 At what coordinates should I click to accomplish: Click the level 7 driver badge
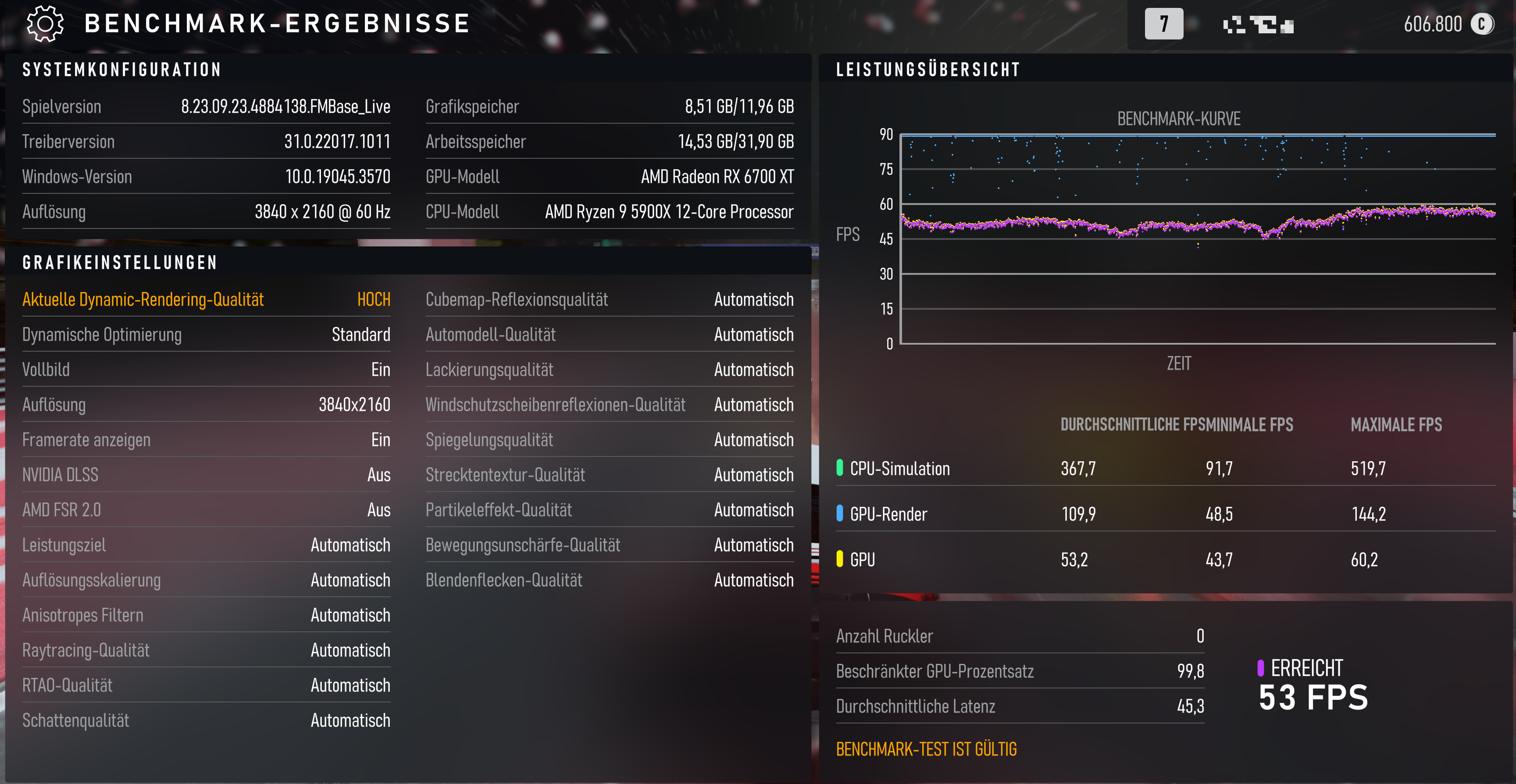(x=1164, y=24)
